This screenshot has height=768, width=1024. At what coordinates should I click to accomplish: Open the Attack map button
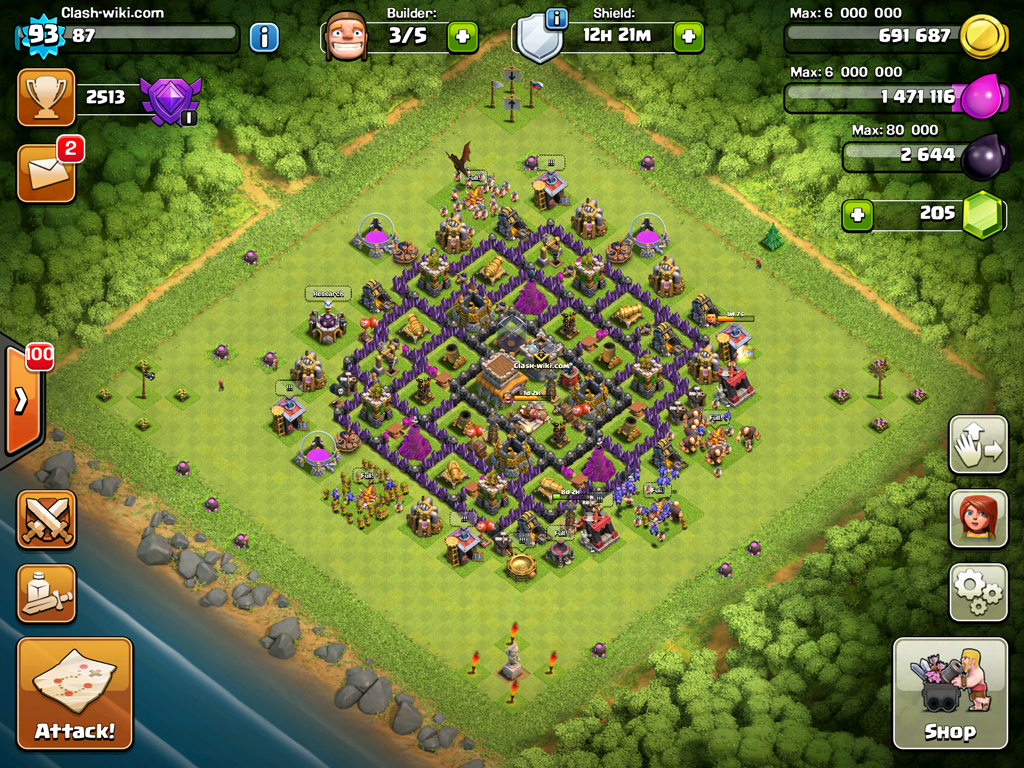point(75,693)
